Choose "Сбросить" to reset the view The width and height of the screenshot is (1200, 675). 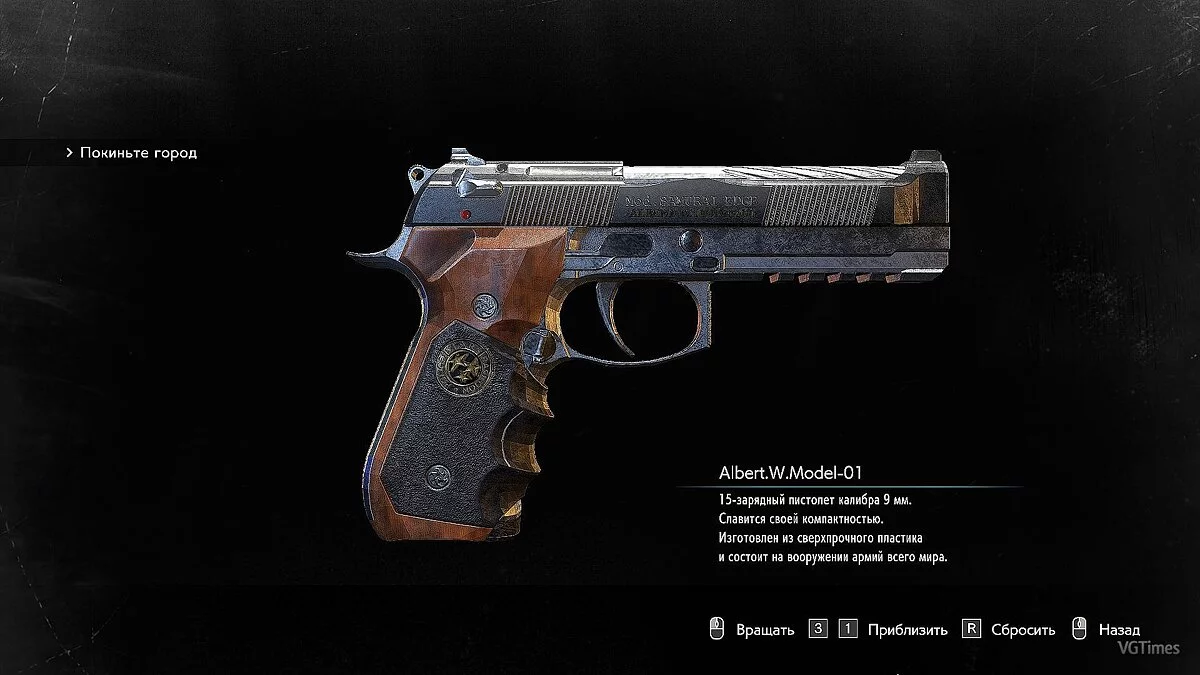coord(1022,630)
